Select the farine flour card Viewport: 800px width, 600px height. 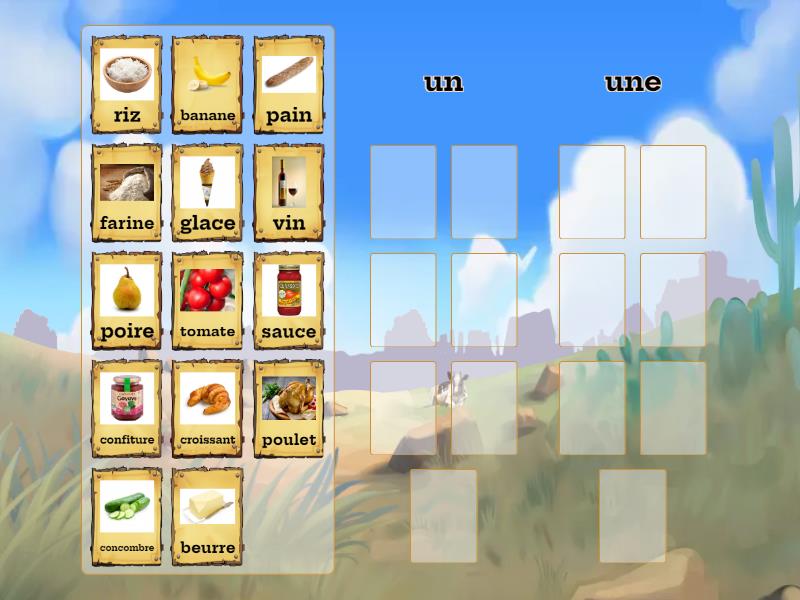click(x=127, y=193)
